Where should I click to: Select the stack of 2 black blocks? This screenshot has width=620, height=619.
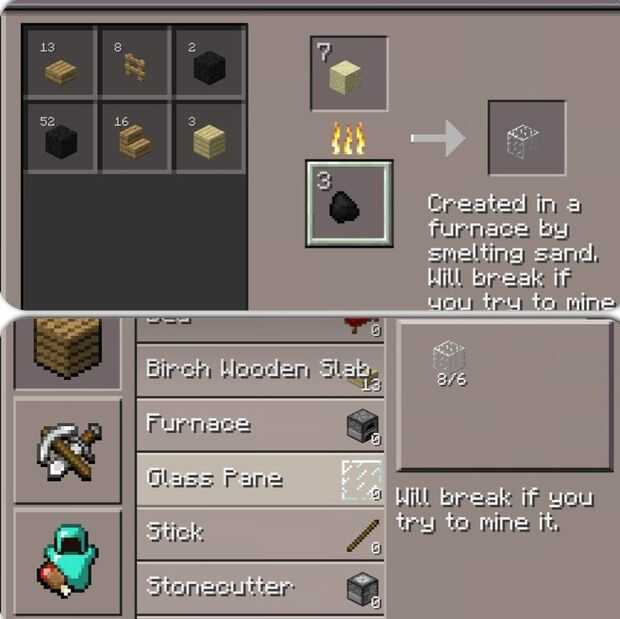tap(209, 63)
